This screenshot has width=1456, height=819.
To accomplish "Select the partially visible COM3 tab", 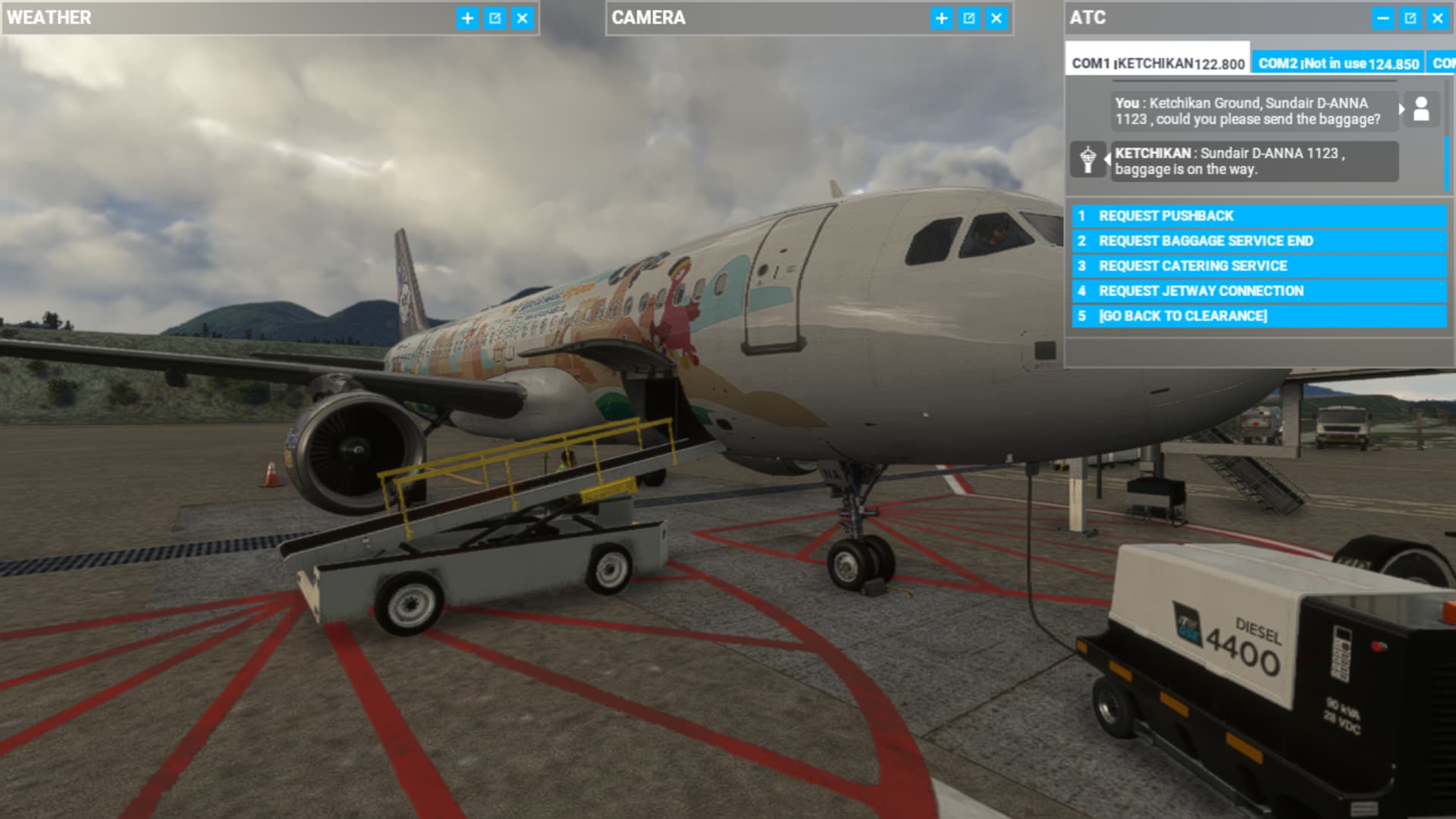I will tap(1443, 64).
